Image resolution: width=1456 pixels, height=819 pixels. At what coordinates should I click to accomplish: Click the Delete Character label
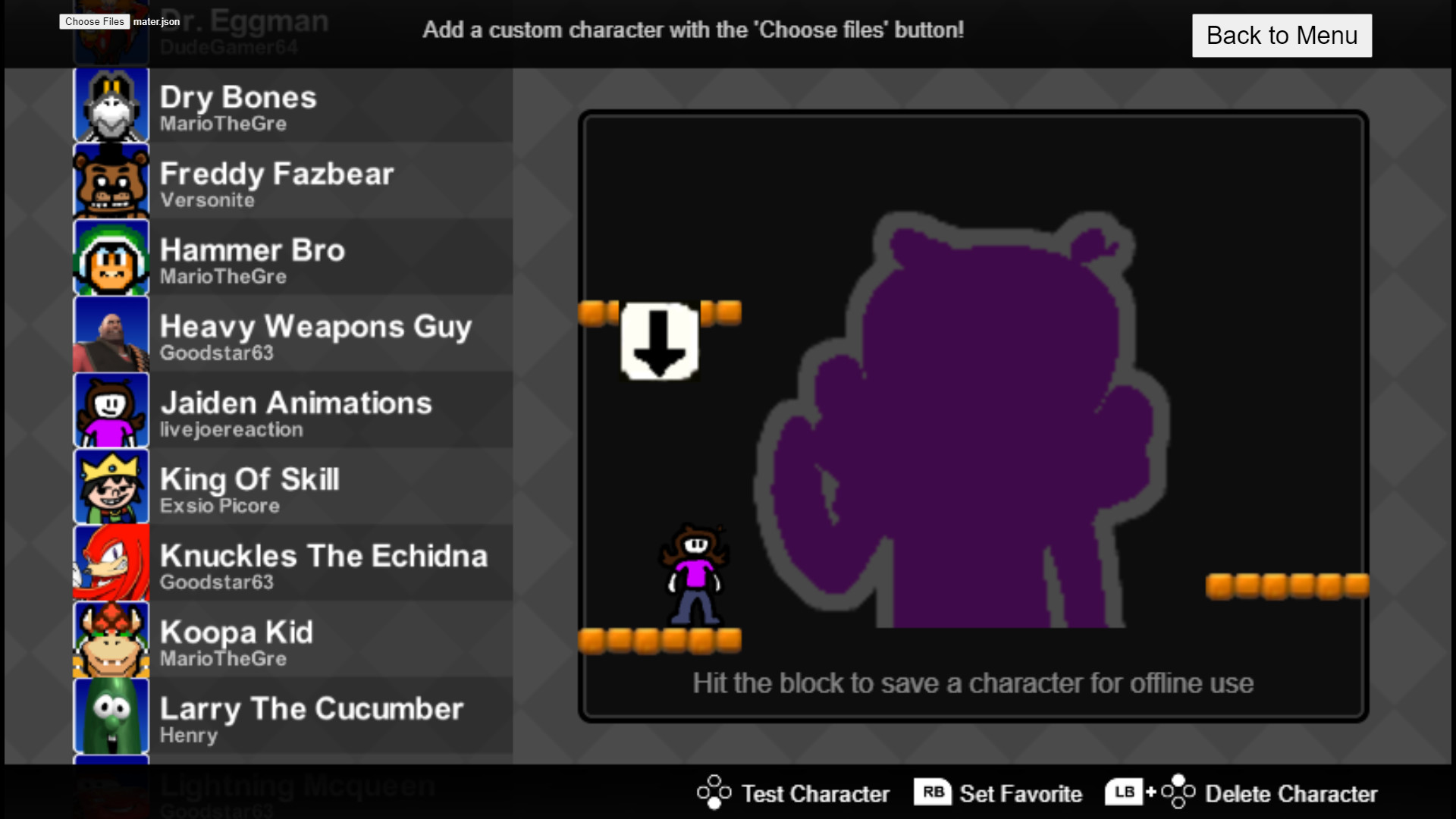pos(1291,794)
